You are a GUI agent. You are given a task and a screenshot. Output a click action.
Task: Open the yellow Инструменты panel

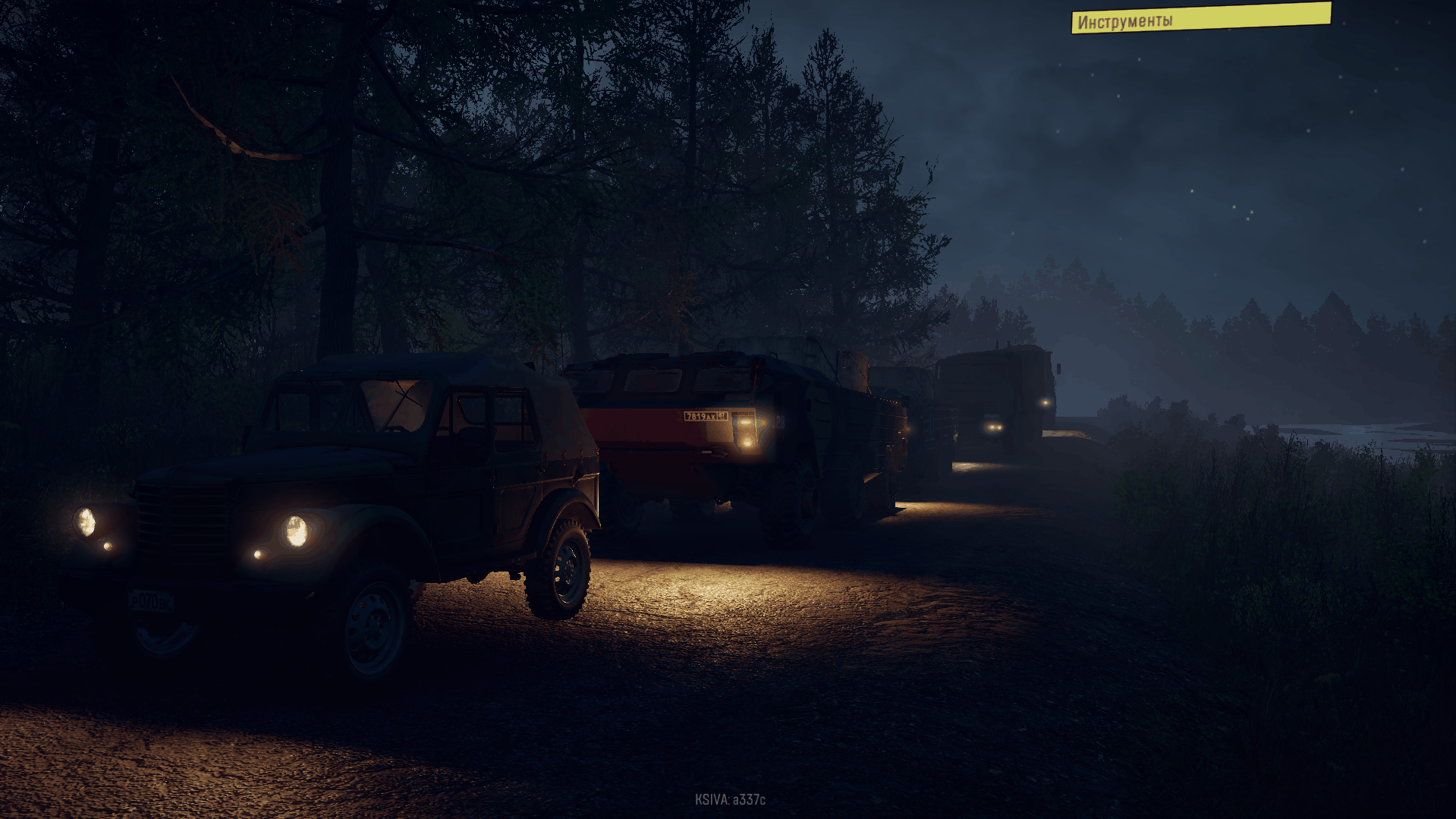[x=1200, y=18]
